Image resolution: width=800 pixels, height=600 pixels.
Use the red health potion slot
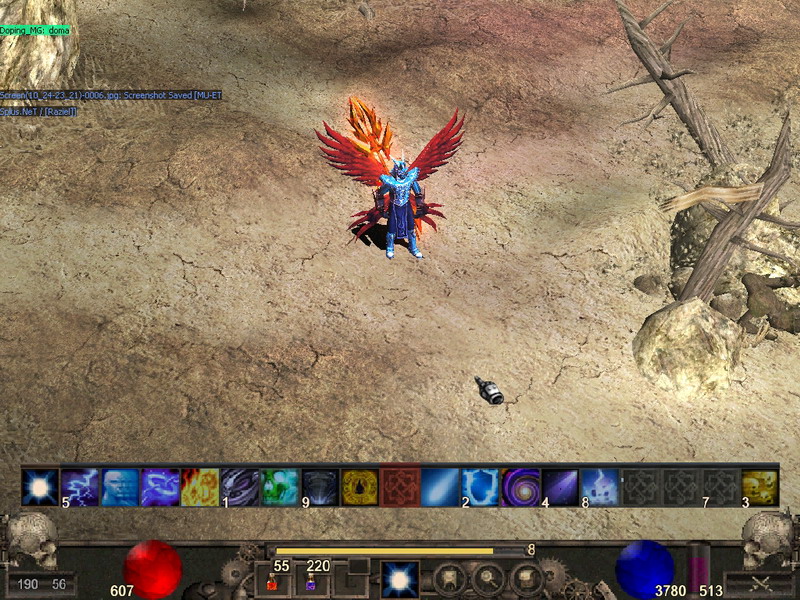pos(272,582)
